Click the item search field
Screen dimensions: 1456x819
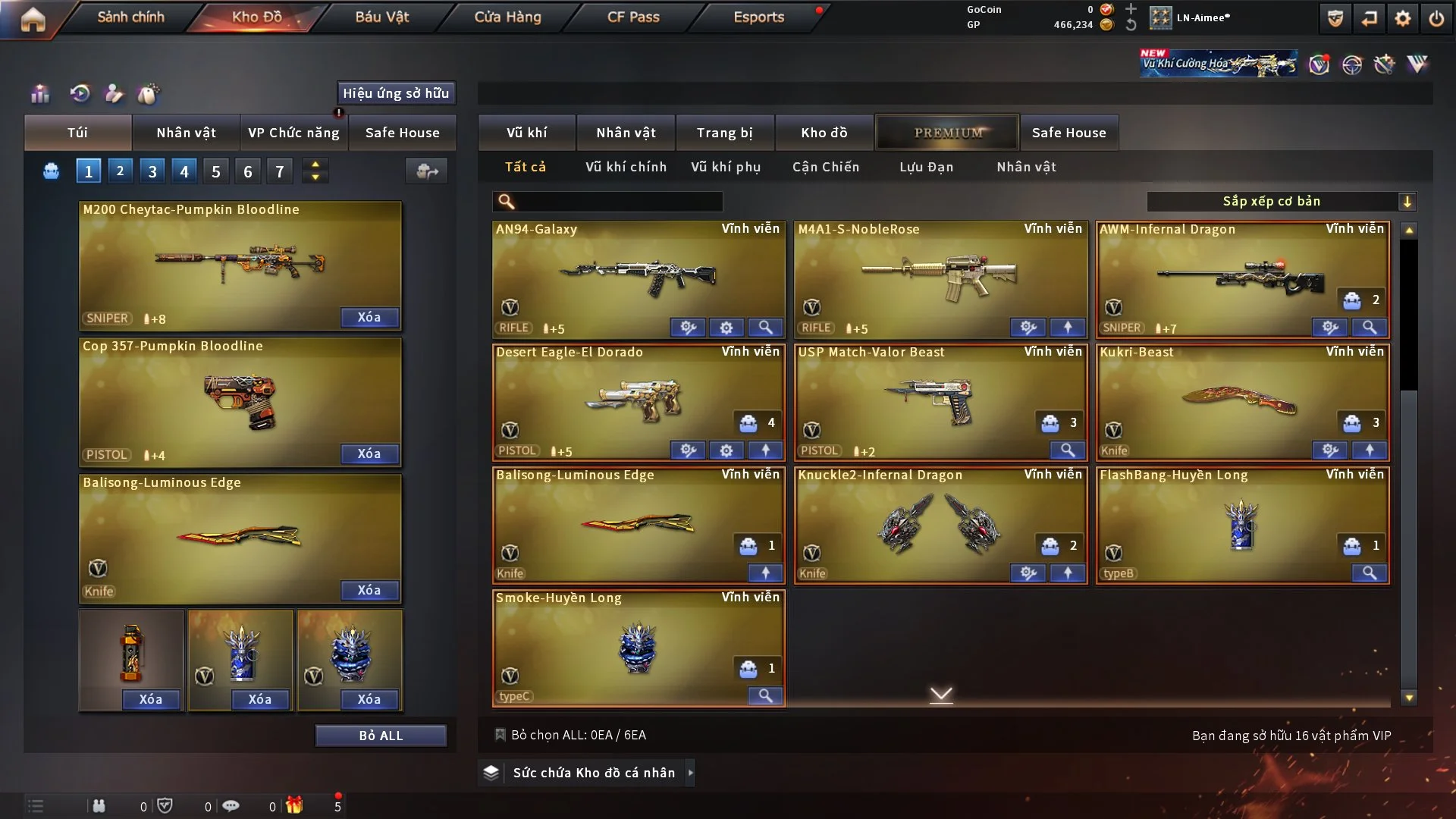[618, 201]
